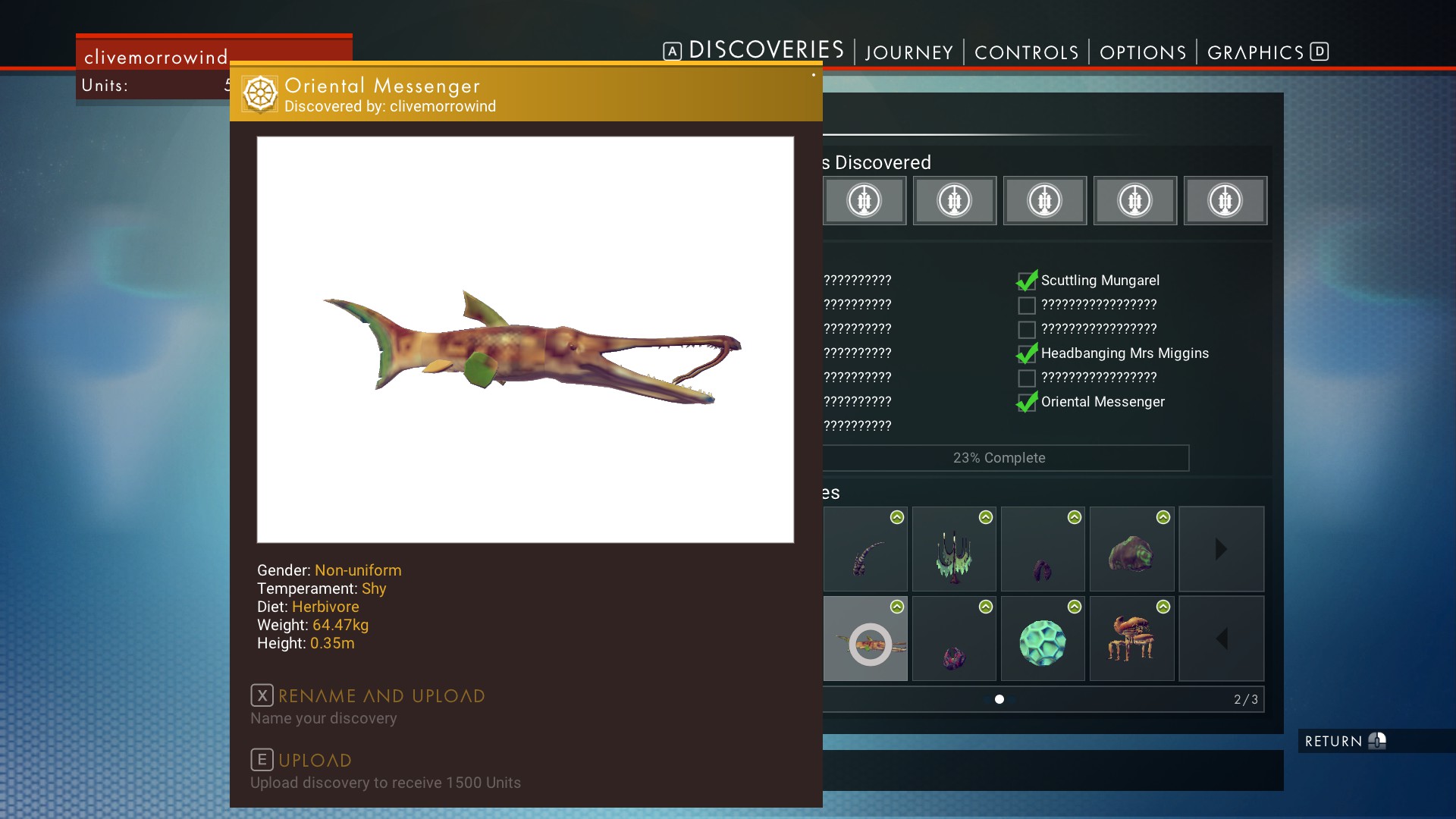This screenshot has height=819, width=1456.
Task: Select the orange crab creature thumbnail
Action: click(1131, 639)
